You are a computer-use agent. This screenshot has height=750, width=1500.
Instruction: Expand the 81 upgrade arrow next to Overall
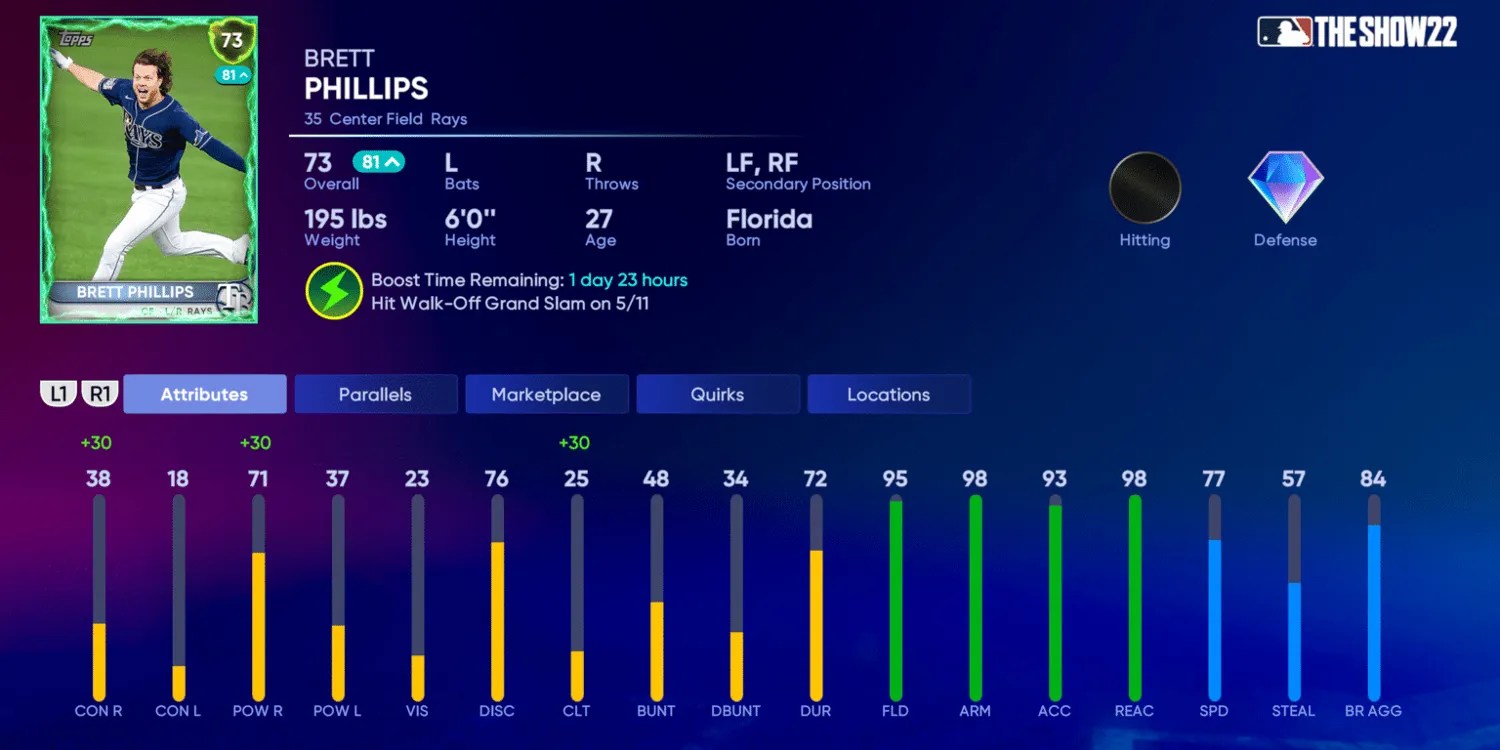coord(381,159)
